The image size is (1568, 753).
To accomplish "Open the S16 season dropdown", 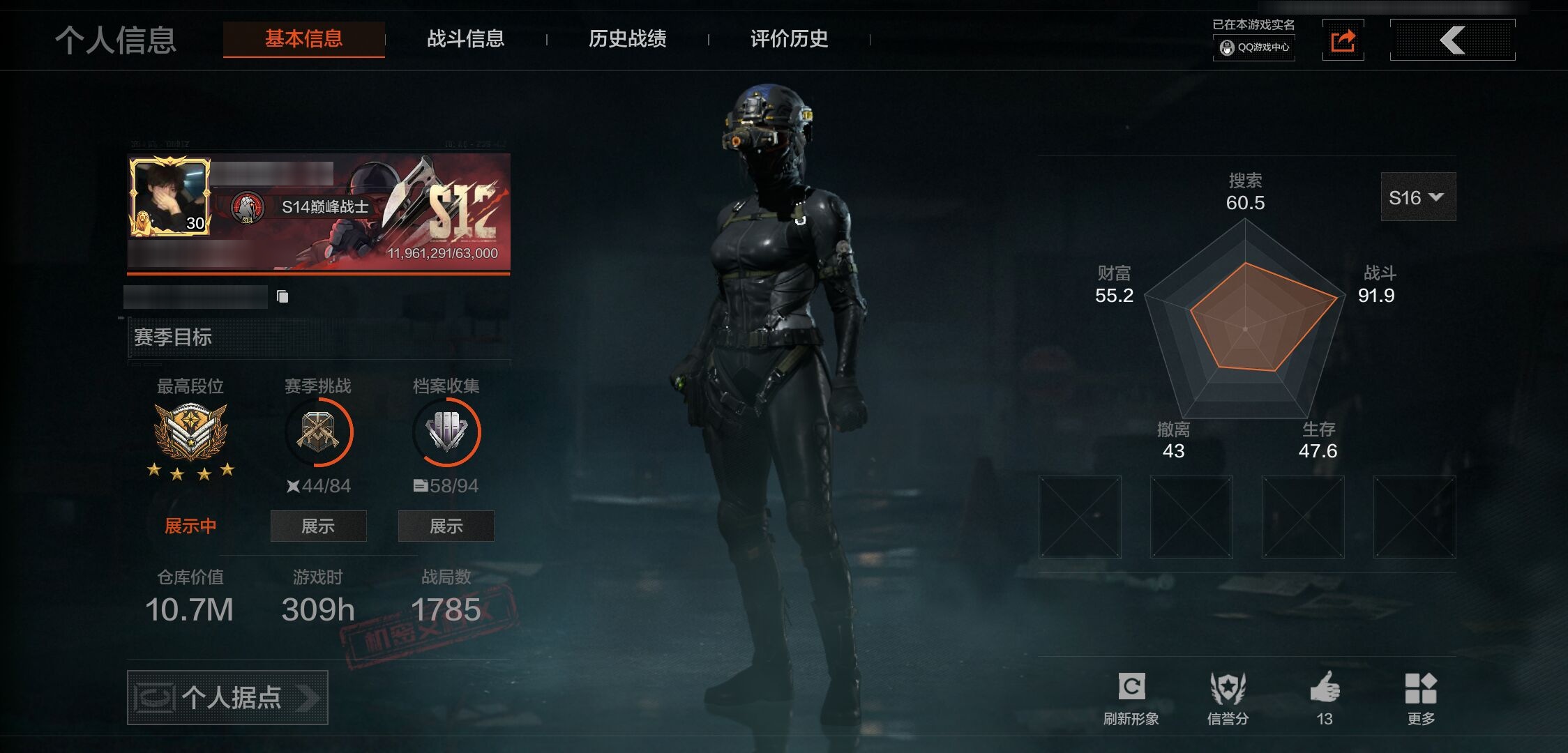I will (x=1417, y=197).
